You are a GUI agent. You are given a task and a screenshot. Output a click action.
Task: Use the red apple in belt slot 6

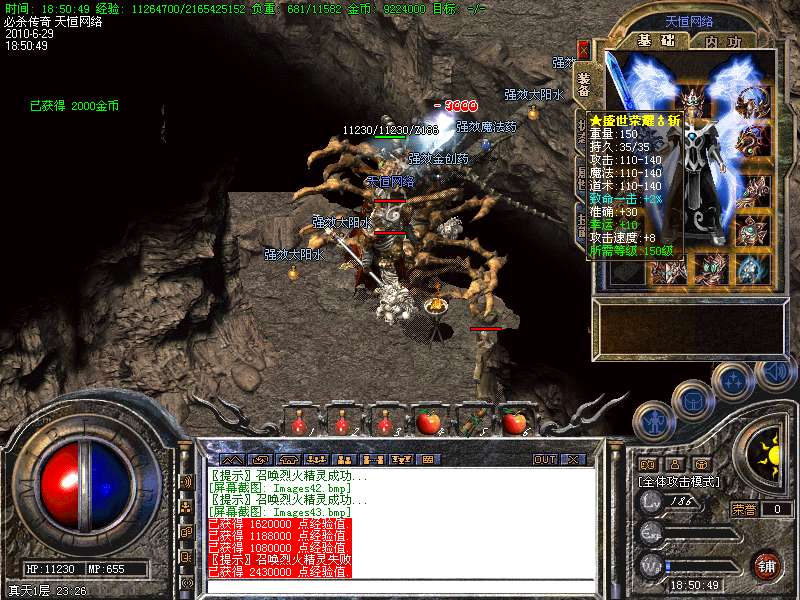(x=514, y=423)
